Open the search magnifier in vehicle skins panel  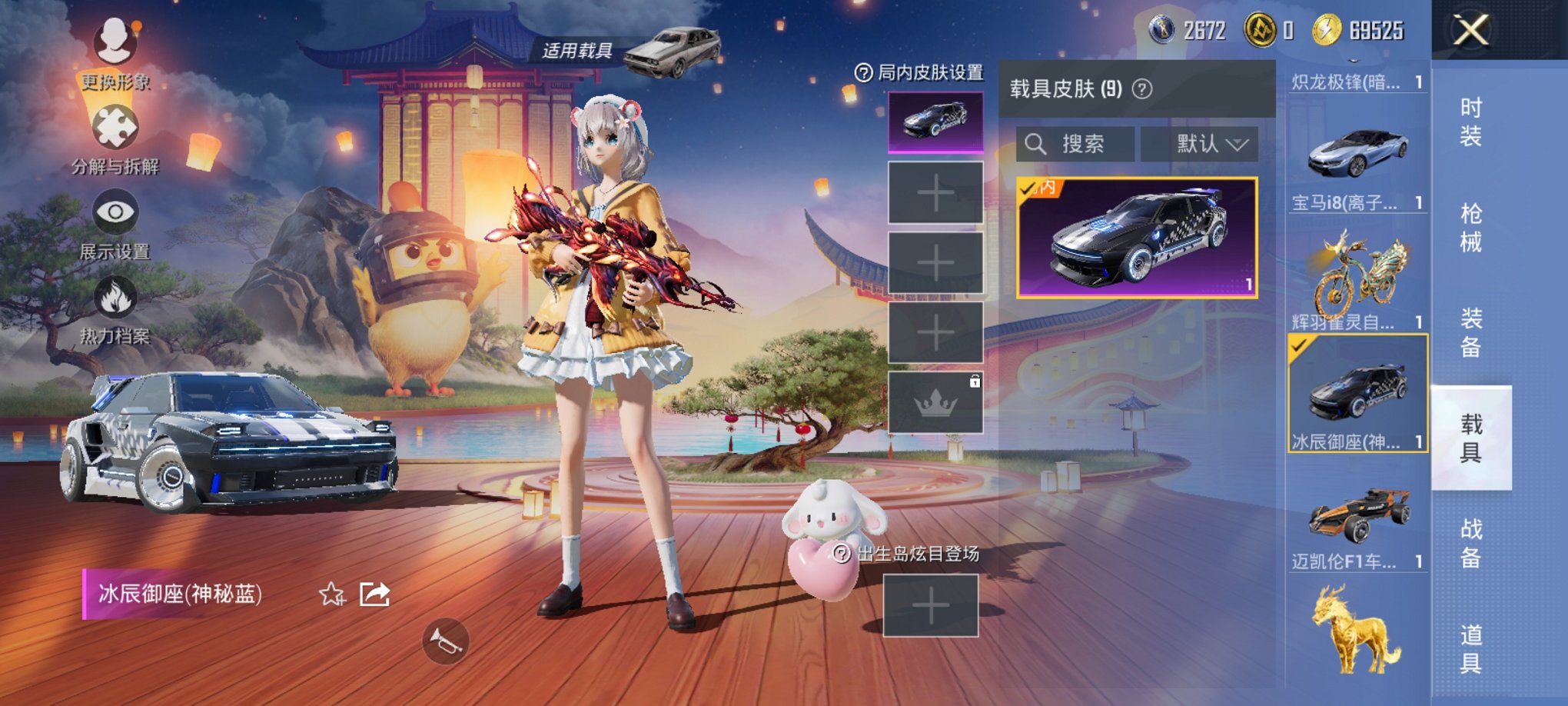click(1035, 145)
